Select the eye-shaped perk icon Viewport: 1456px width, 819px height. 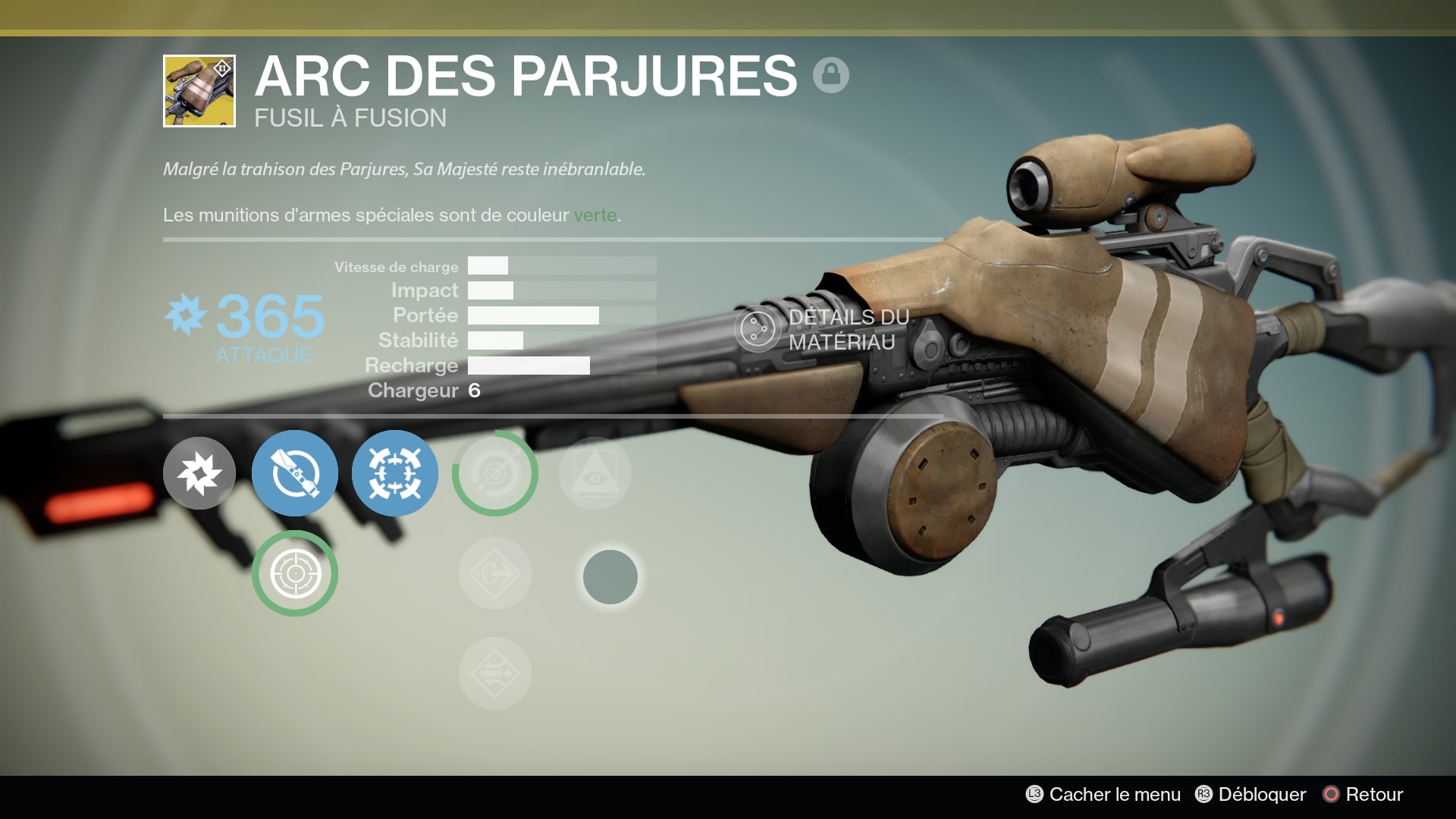pos(595,472)
